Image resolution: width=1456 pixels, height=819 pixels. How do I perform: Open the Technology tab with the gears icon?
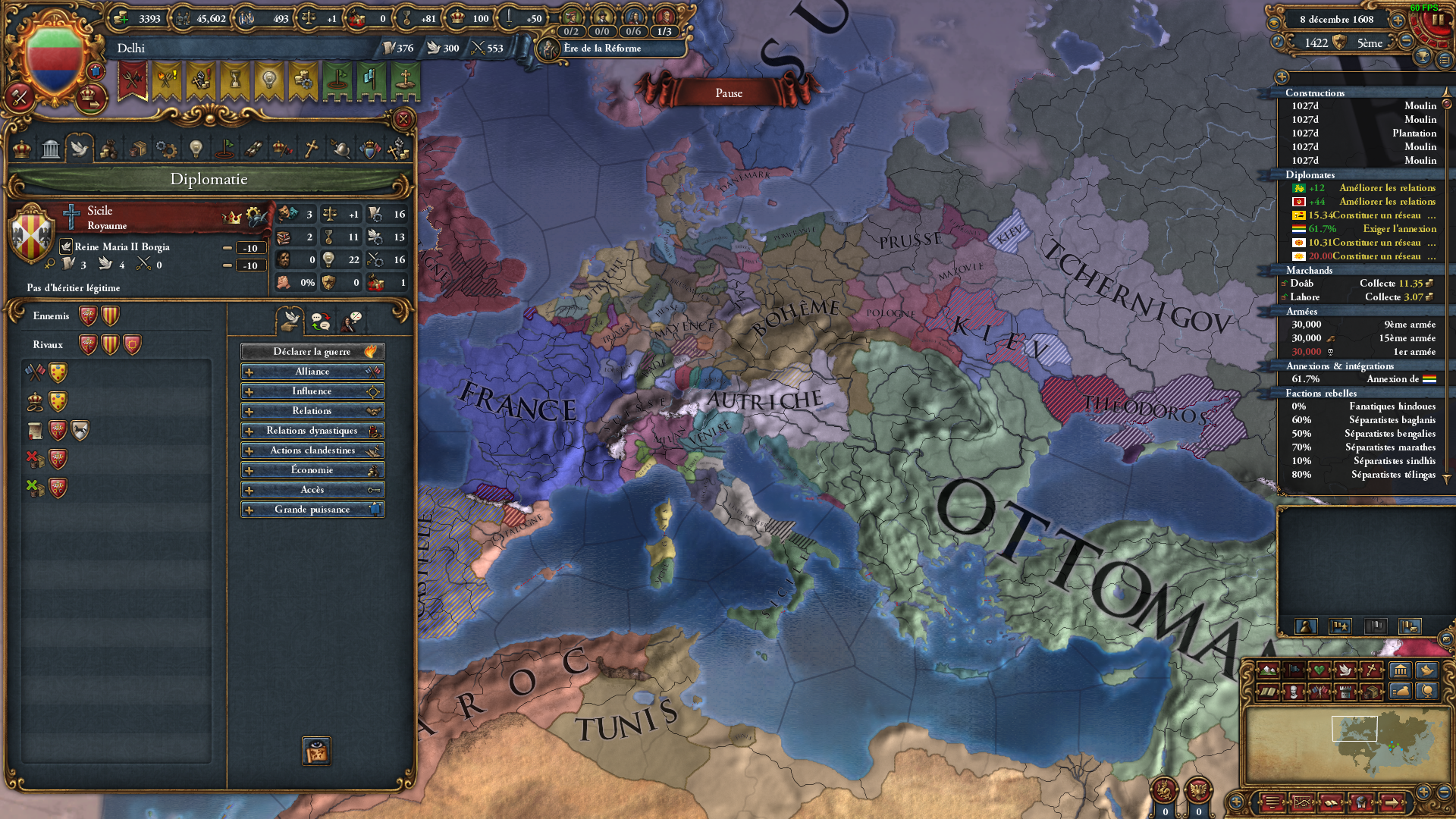165,149
